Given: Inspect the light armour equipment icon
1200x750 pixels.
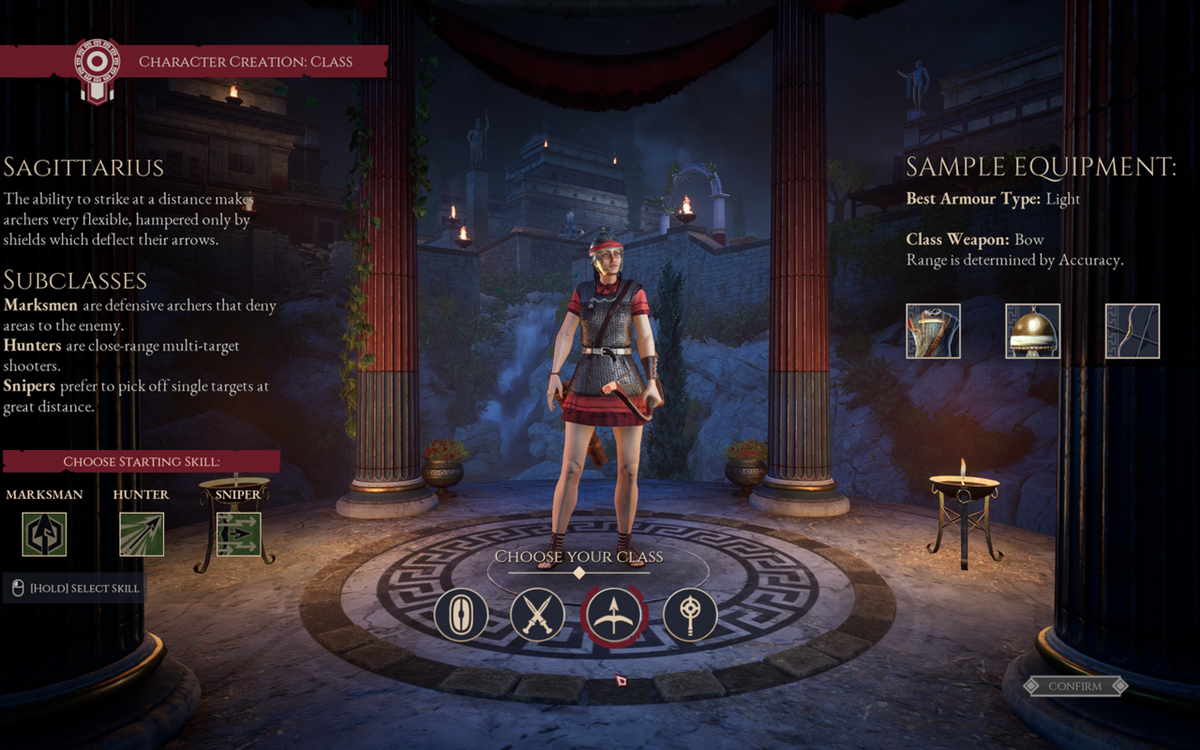Looking at the screenshot, I should [933, 331].
